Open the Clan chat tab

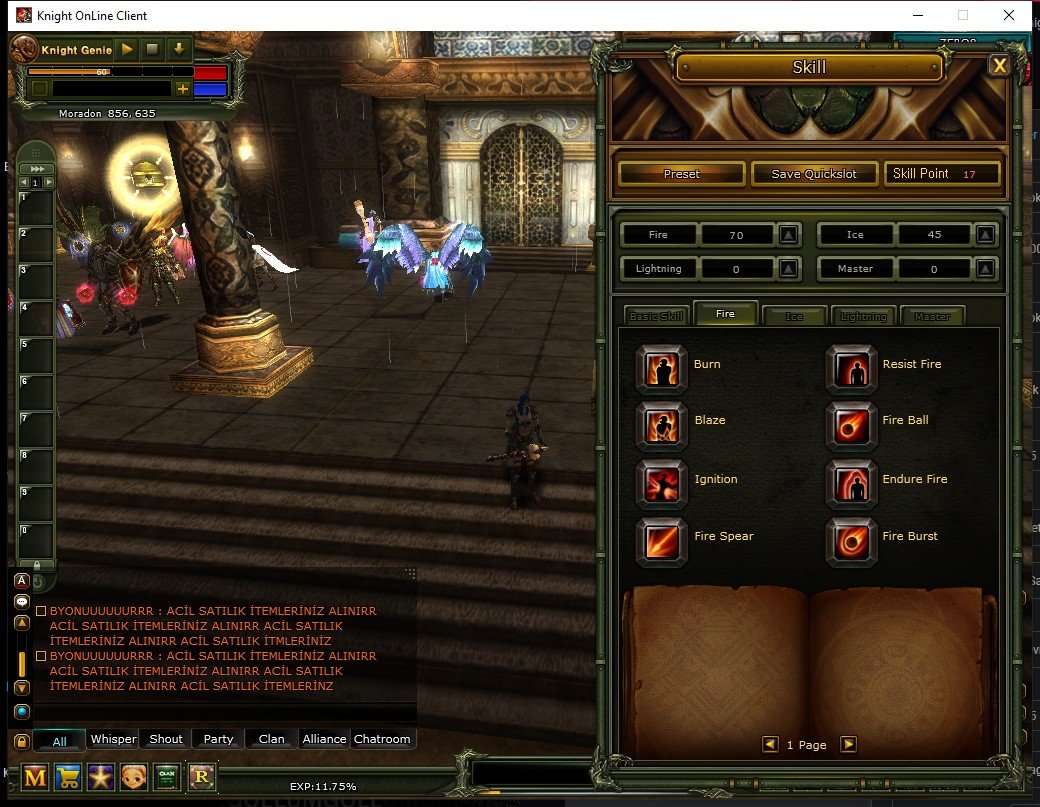point(271,739)
